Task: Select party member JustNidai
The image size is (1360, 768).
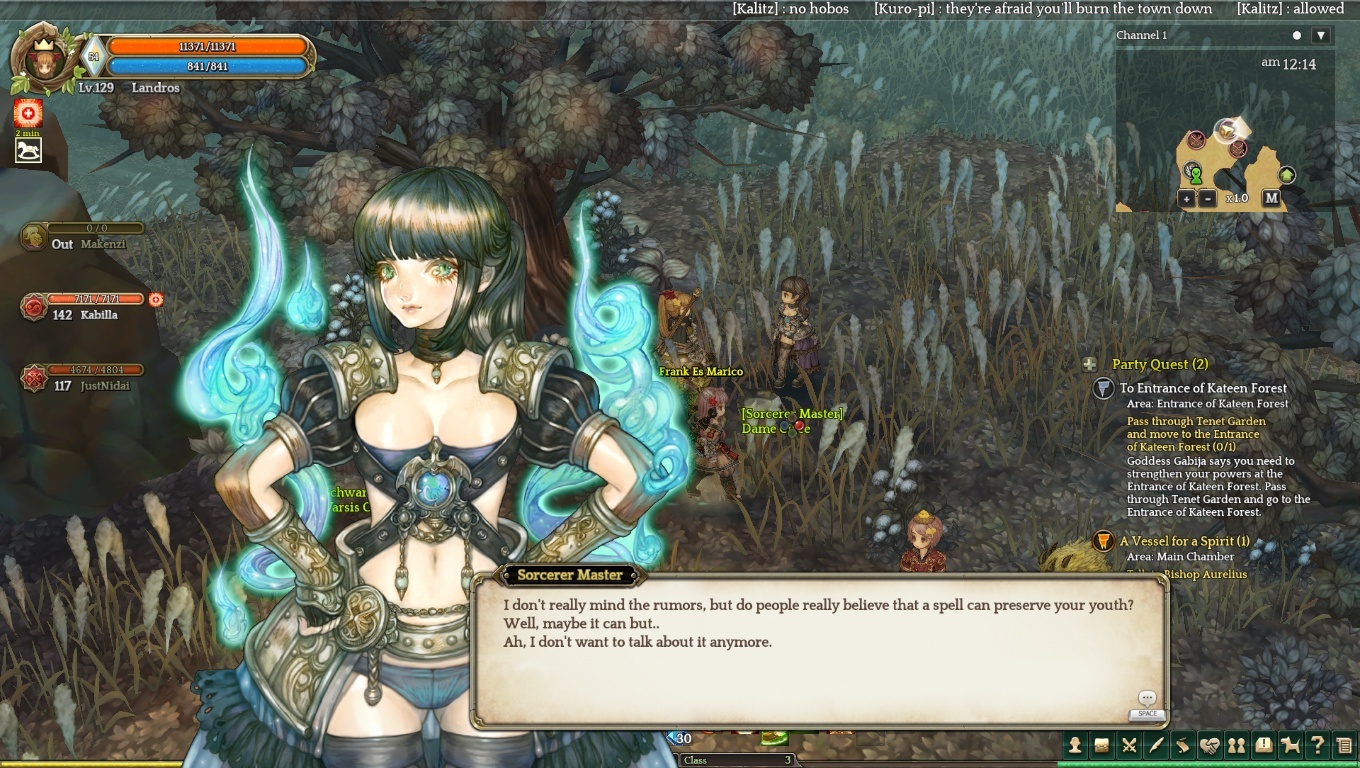Action: pyautogui.click(x=104, y=385)
